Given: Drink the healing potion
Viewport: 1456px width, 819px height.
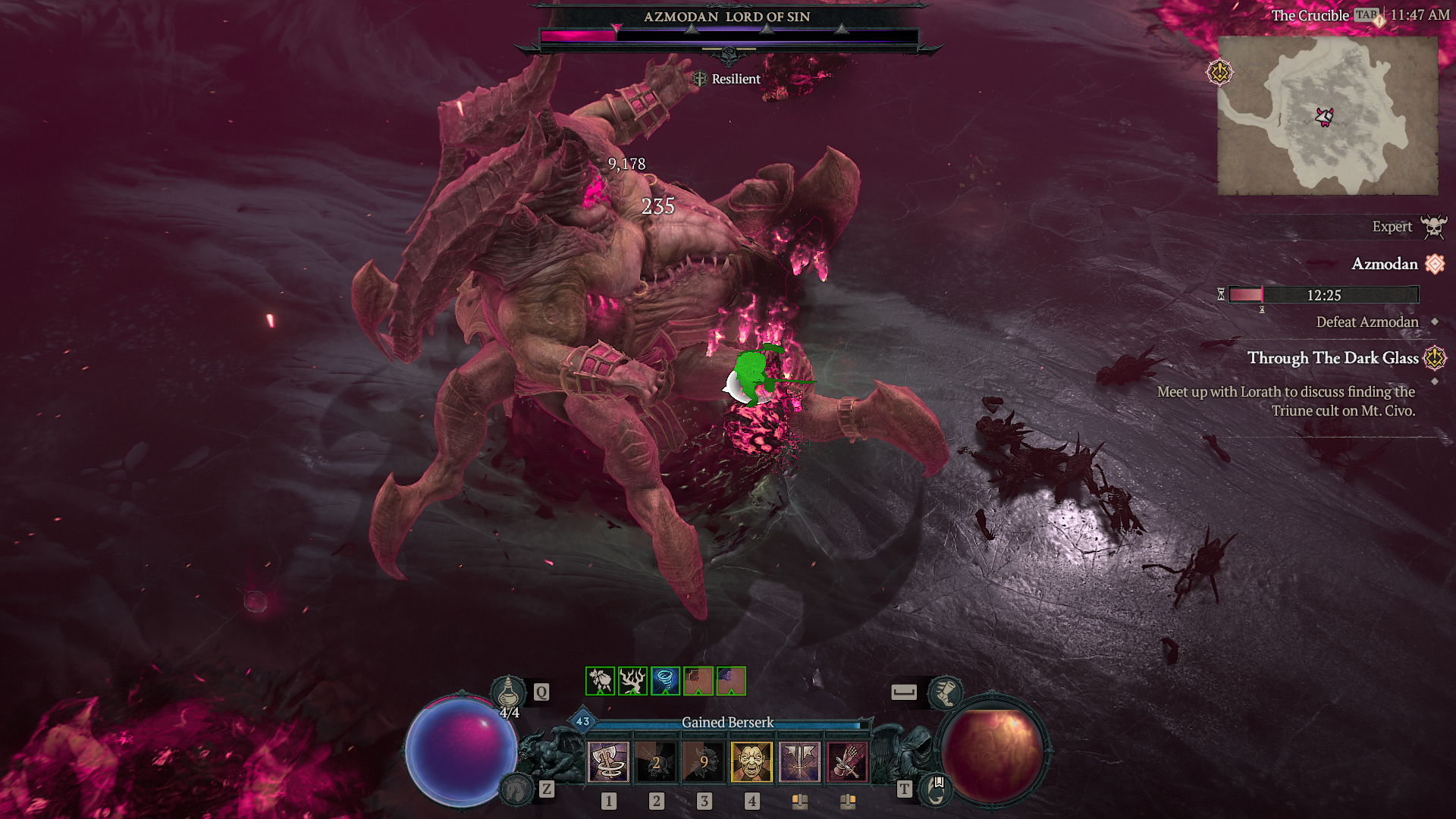Looking at the screenshot, I should click(508, 693).
